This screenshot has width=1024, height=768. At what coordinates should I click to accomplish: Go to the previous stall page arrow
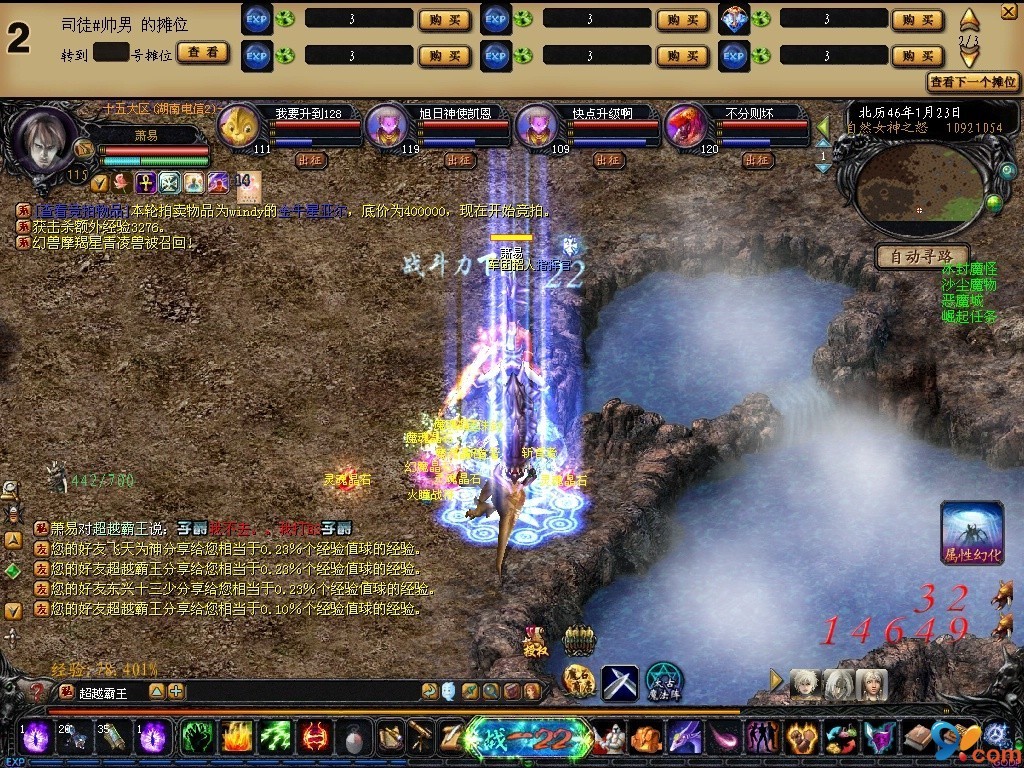(x=969, y=19)
